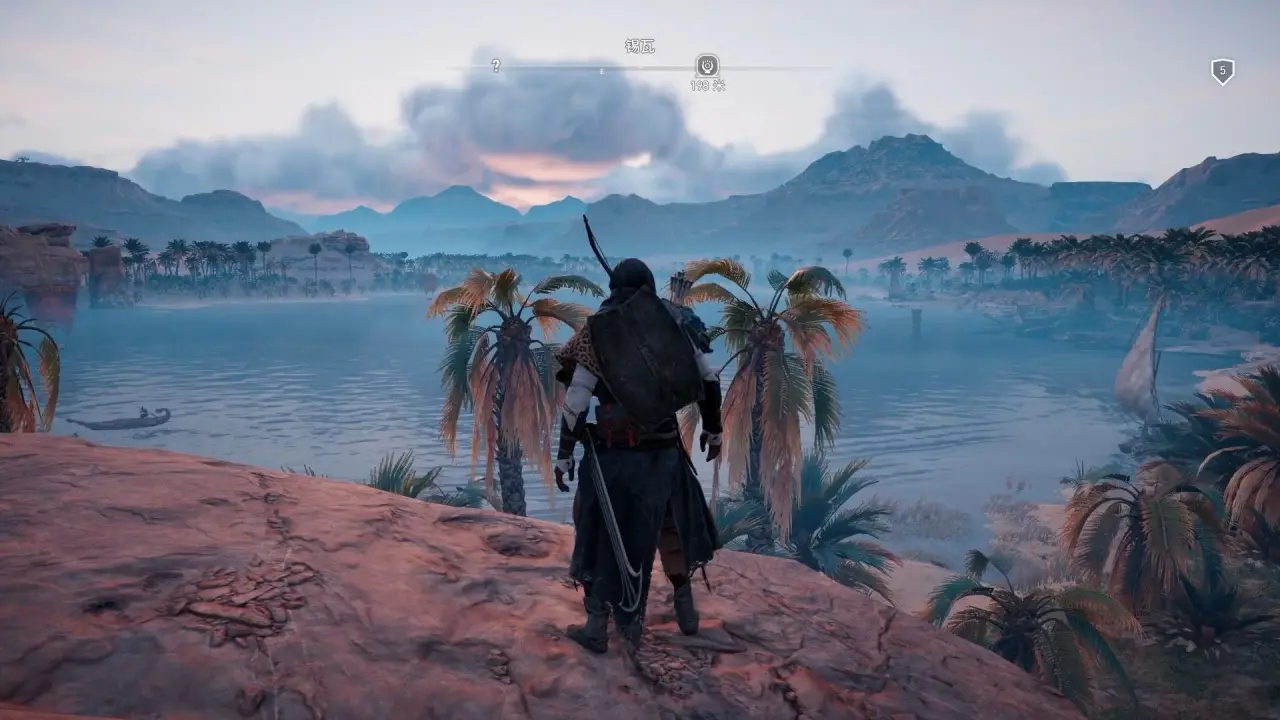Click the question mark marker on the compass

[x=495, y=66]
